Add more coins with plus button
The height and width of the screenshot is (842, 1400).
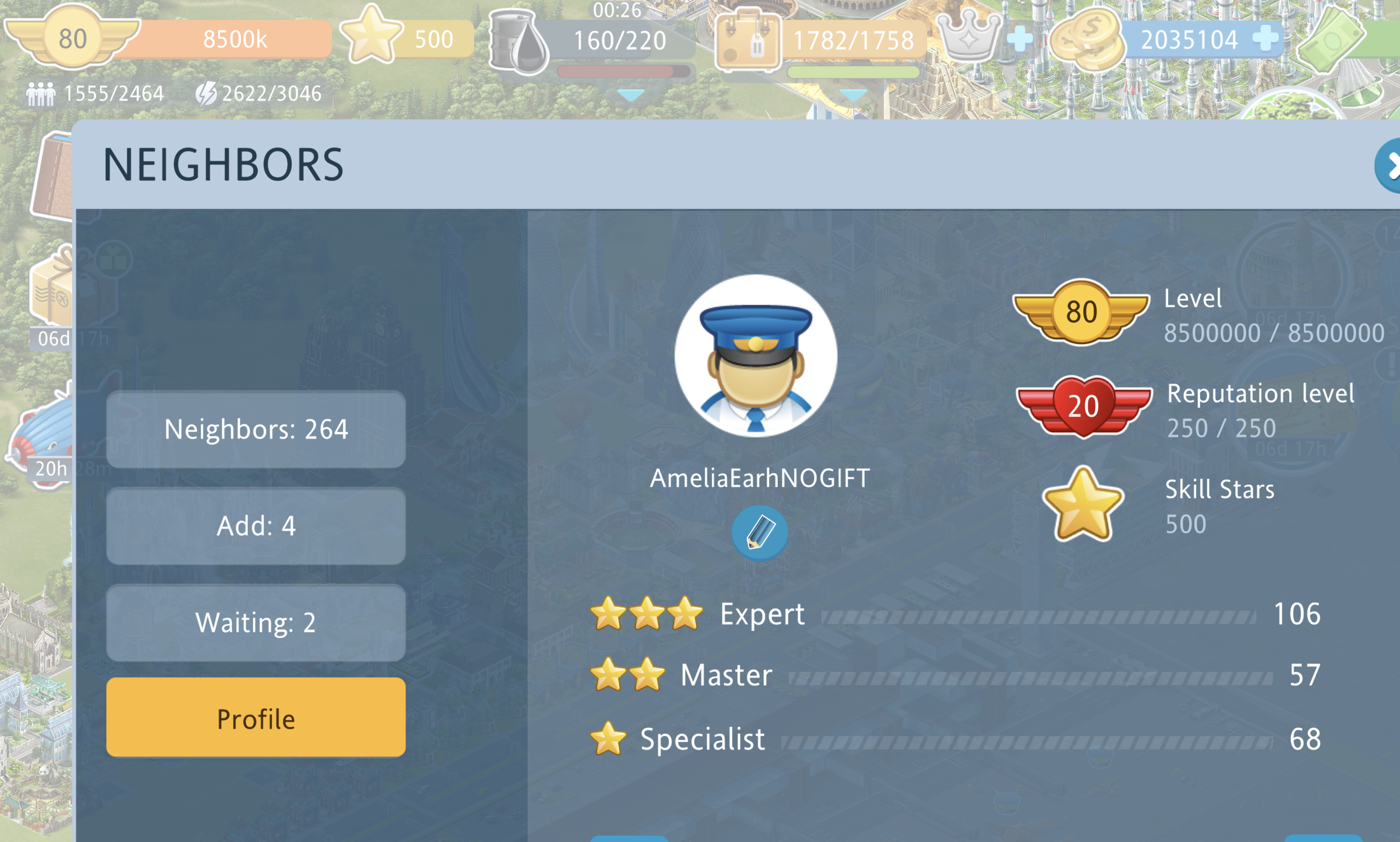[x=1265, y=39]
